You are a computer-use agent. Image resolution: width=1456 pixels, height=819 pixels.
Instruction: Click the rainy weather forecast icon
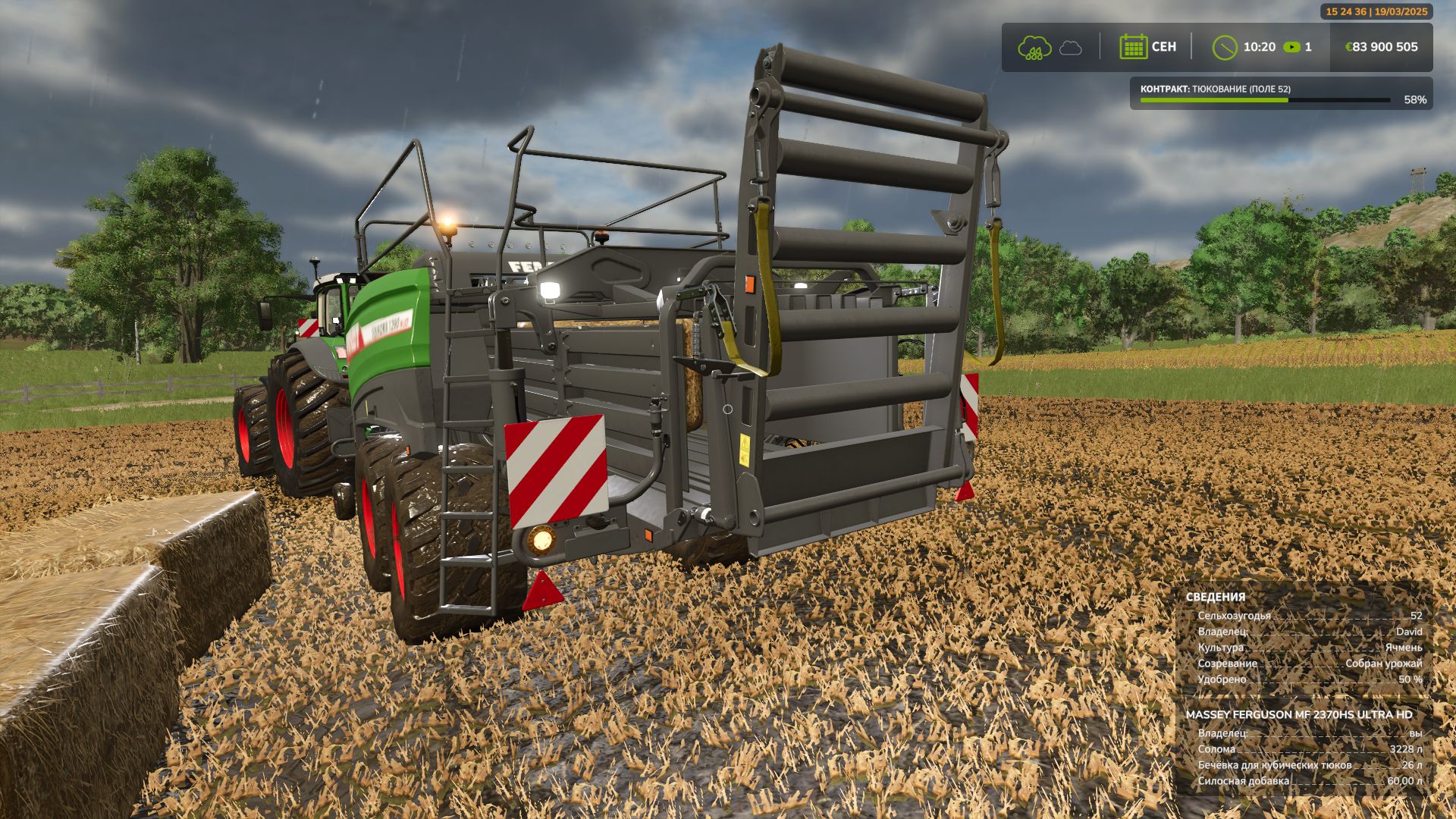point(1034,47)
